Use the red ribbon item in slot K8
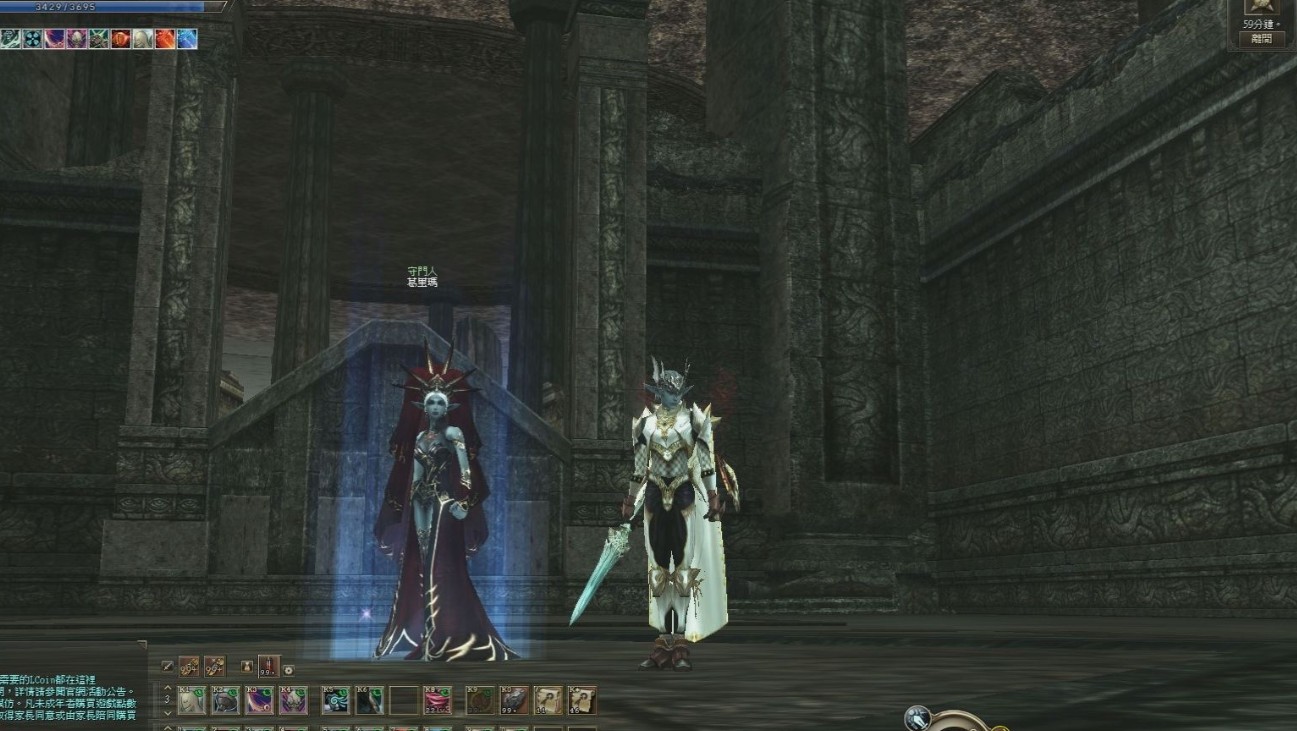This screenshot has width=1297, height=731. click(x=437, y=700)
